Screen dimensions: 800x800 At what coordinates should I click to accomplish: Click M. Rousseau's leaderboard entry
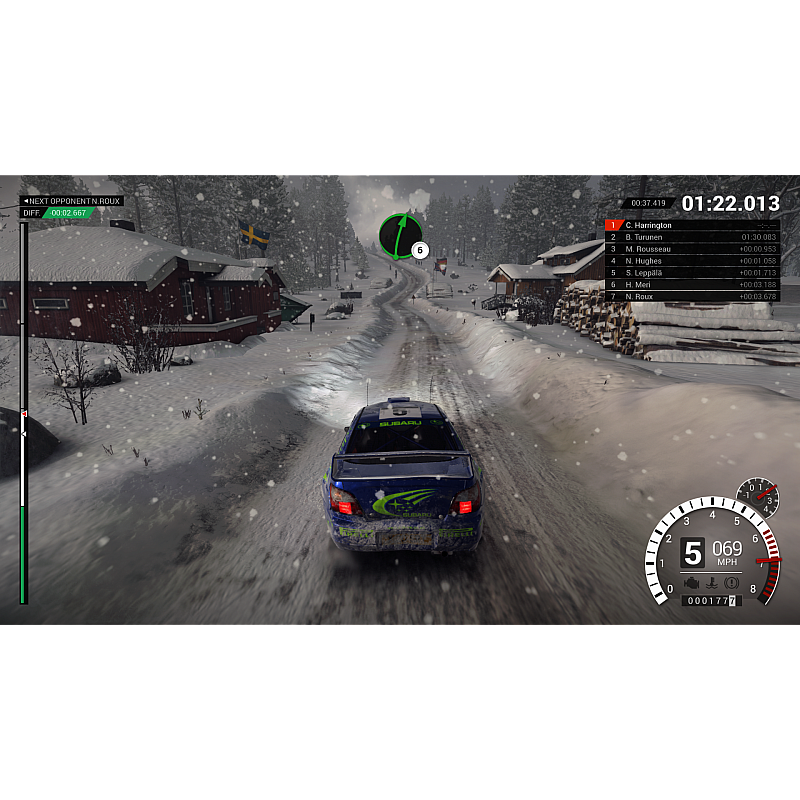pyautogui.click(x=692, y=249)
